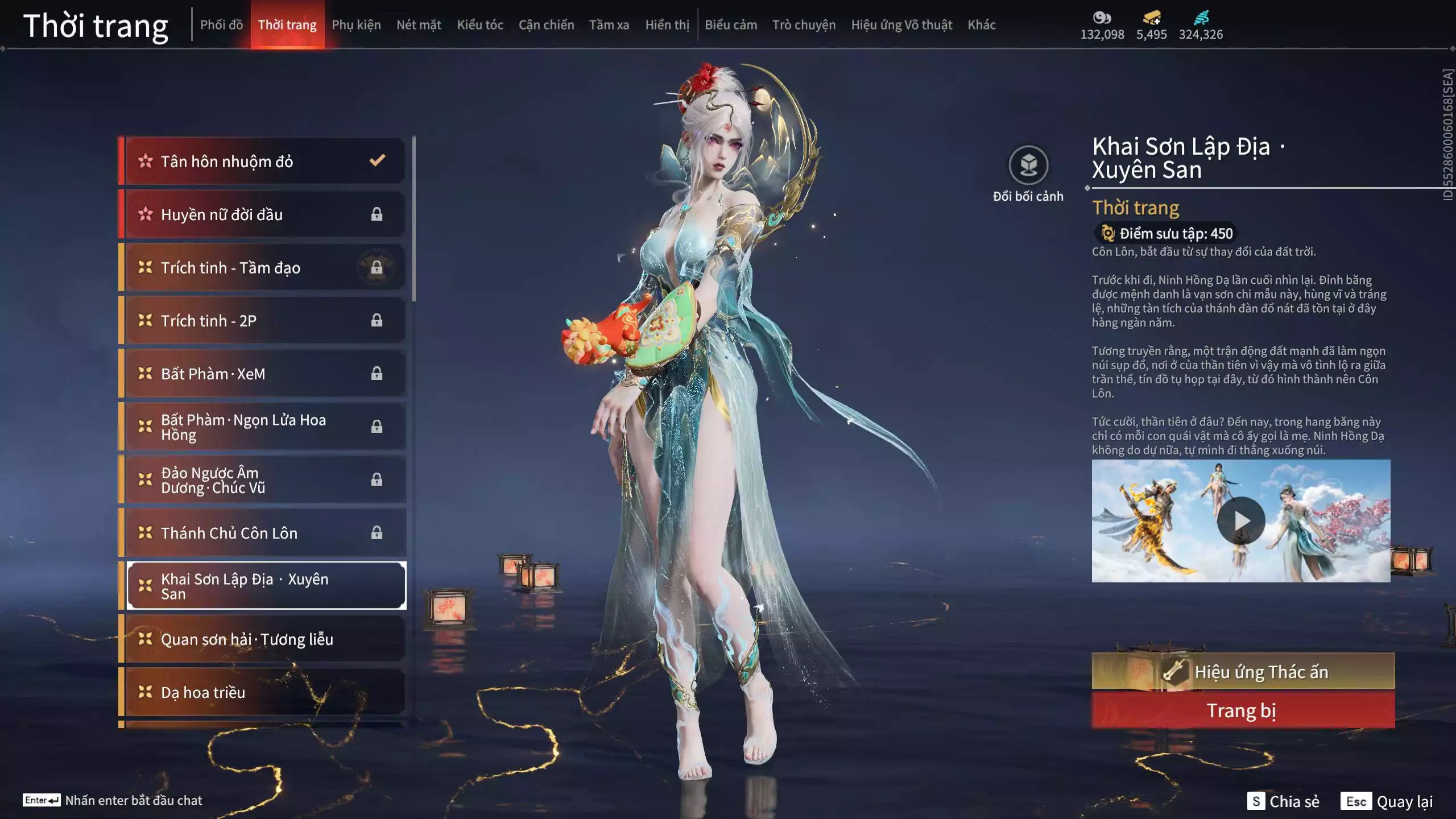This screenshot has width=1456, height=819.
Task: Switch to the Biểu cảm tab
Action: 731,25
